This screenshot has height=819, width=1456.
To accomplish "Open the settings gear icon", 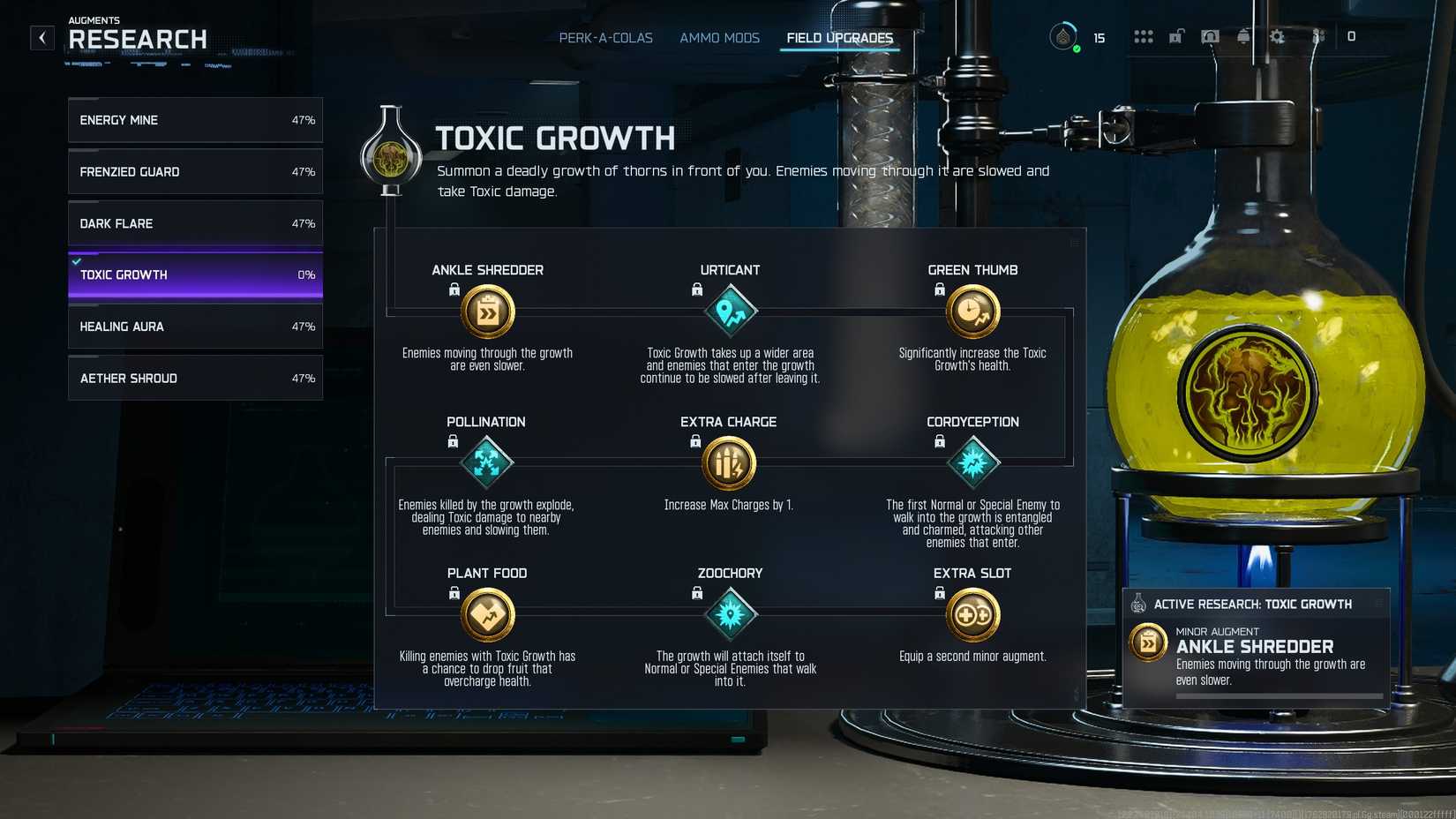I will click(x=1278, y=37).
